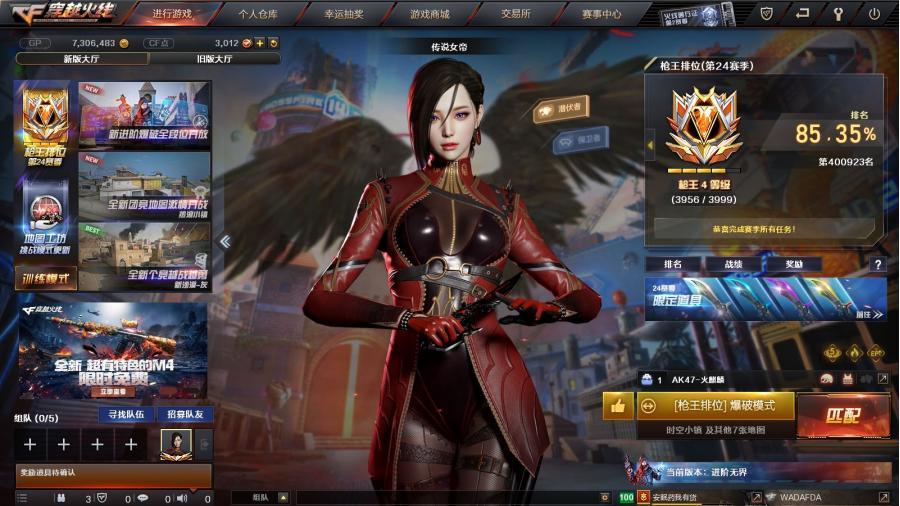Choose the 潜伏者 faction button
The width and height of the screenshot is (900, 506).
click(560, 109)
